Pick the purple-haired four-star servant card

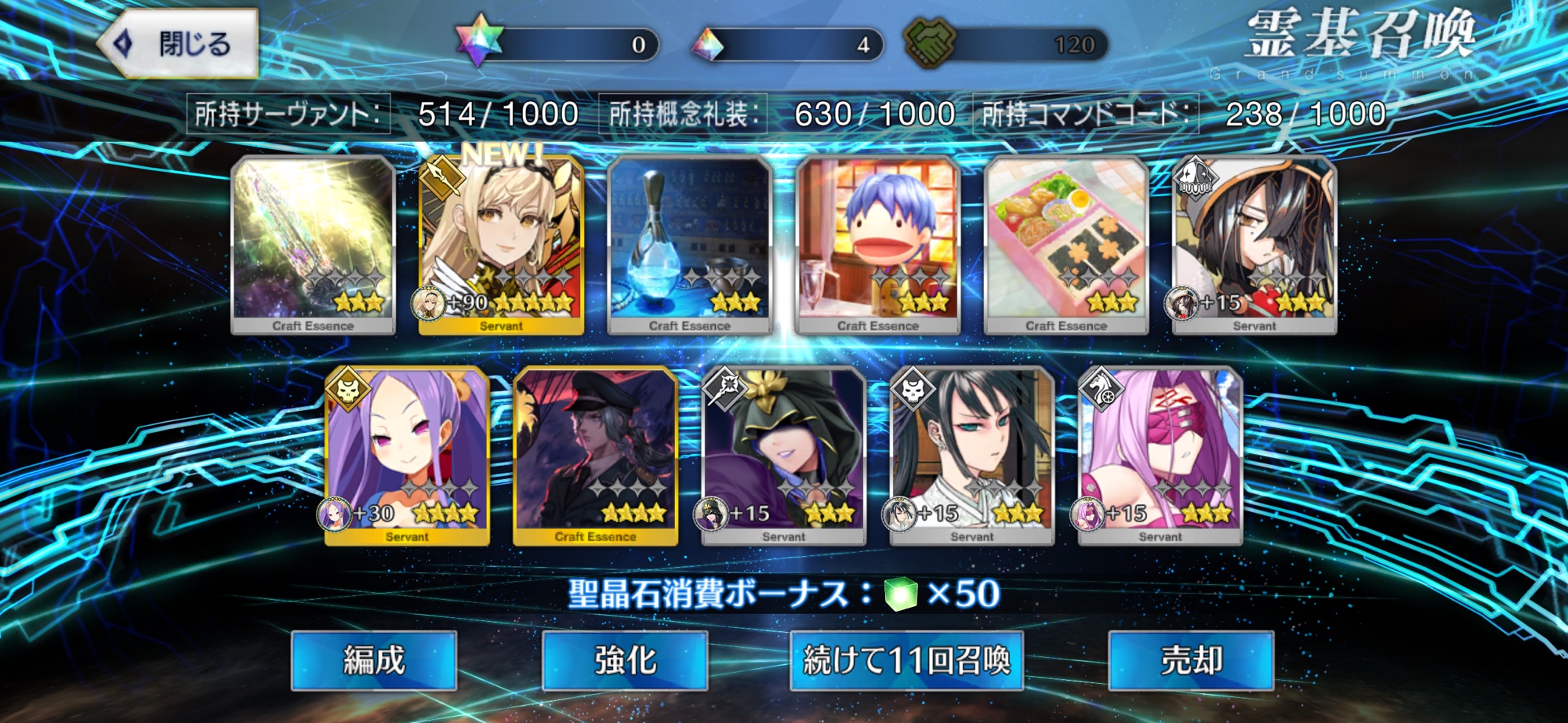tap(408, 455)
